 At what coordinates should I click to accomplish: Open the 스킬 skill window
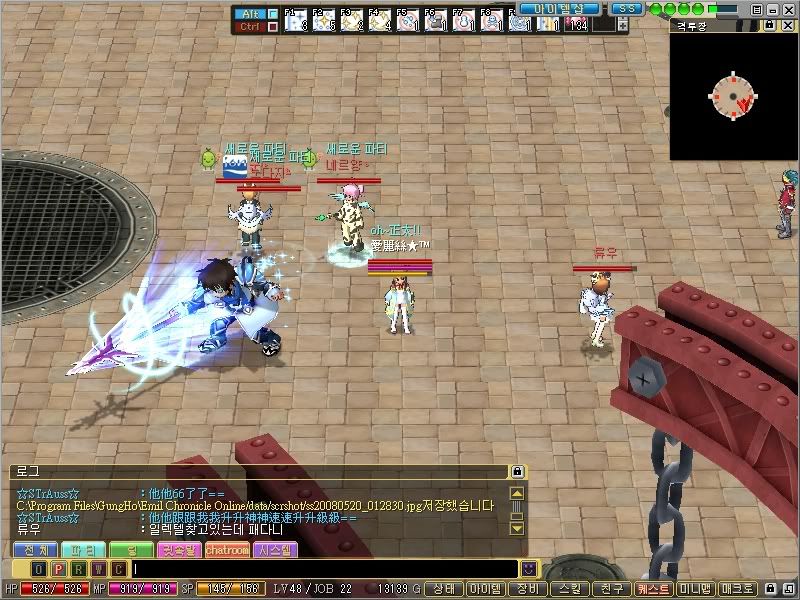(x=570, y=589)
